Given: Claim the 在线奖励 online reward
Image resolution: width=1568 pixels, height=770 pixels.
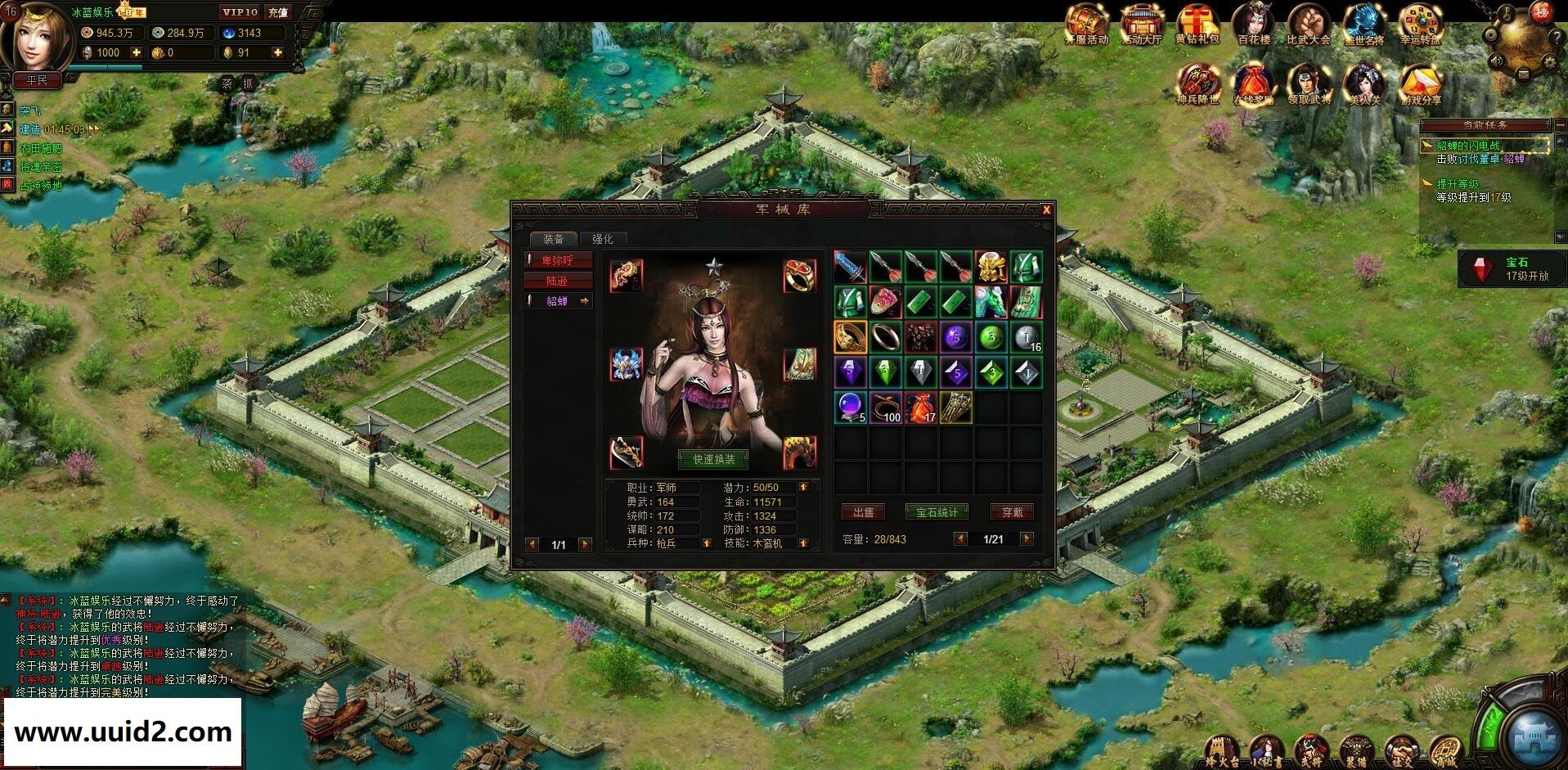Looking at the screenshot, I should coord(1253,85).
